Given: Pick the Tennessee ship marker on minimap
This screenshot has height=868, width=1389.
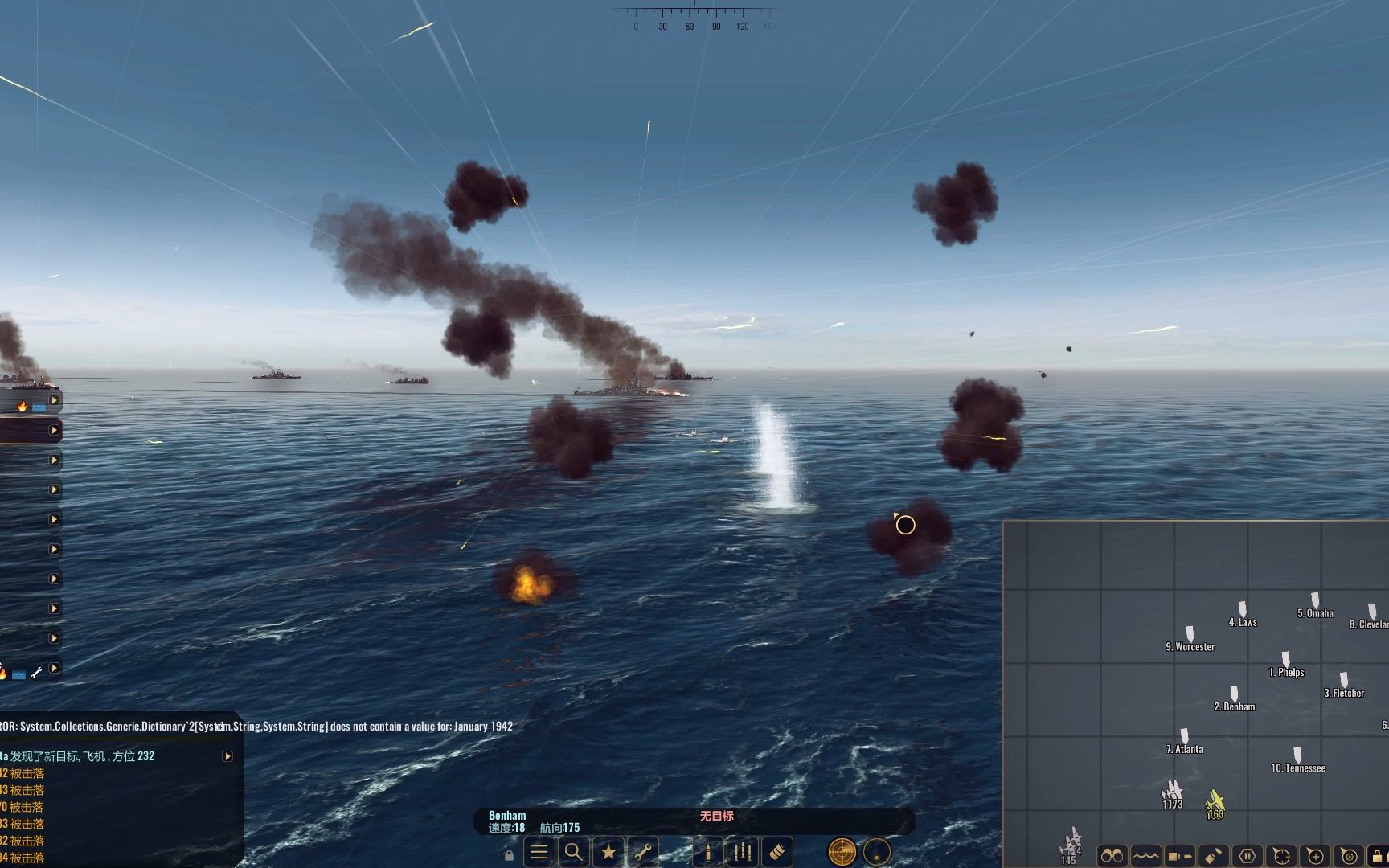Looking at the screenshot, I should click(1297, 755).
